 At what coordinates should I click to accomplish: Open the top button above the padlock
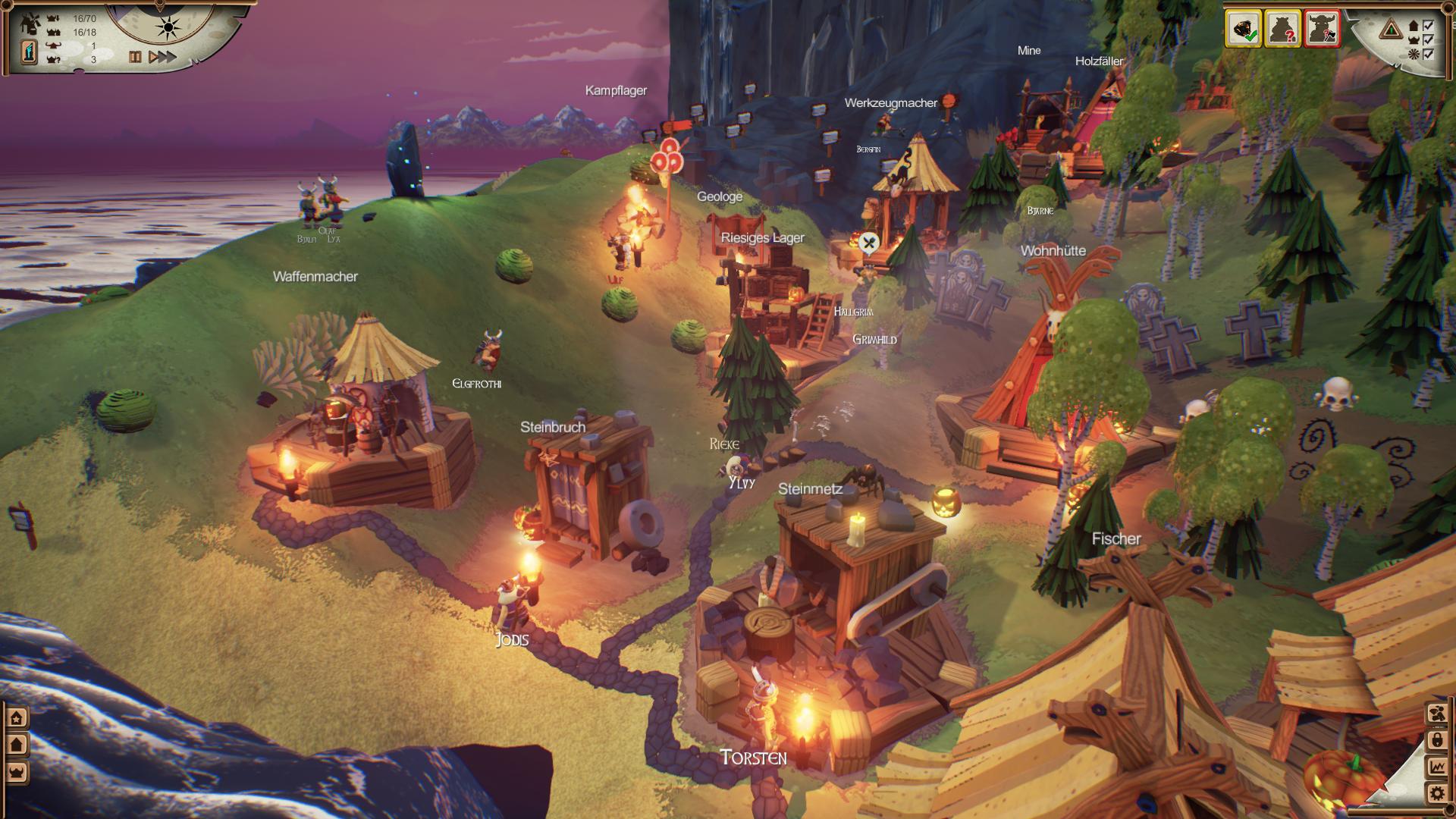(x=1436, y=713)
